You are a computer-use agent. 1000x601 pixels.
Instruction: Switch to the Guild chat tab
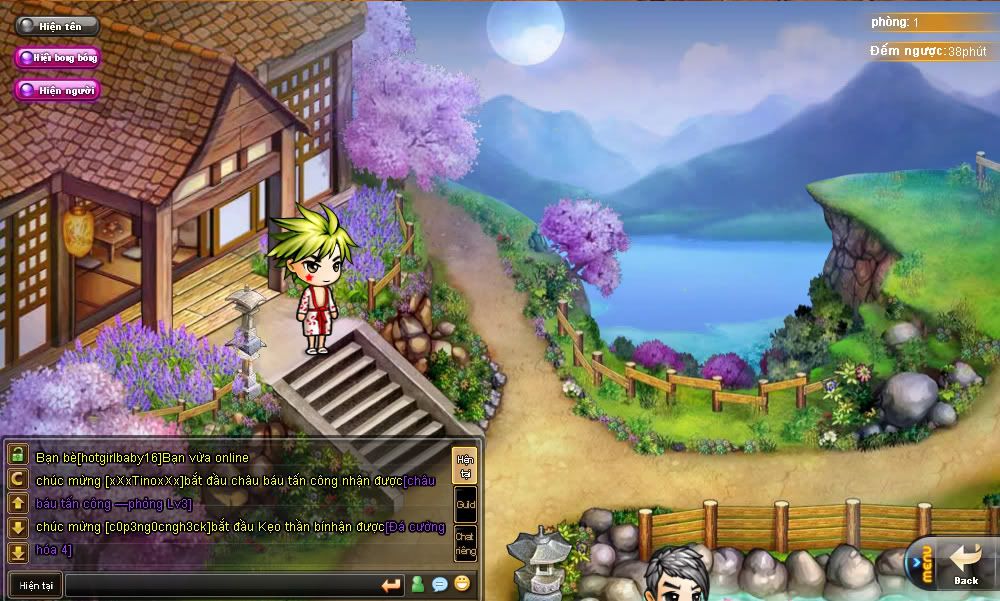pyautogui.click(x=465, y=504)
